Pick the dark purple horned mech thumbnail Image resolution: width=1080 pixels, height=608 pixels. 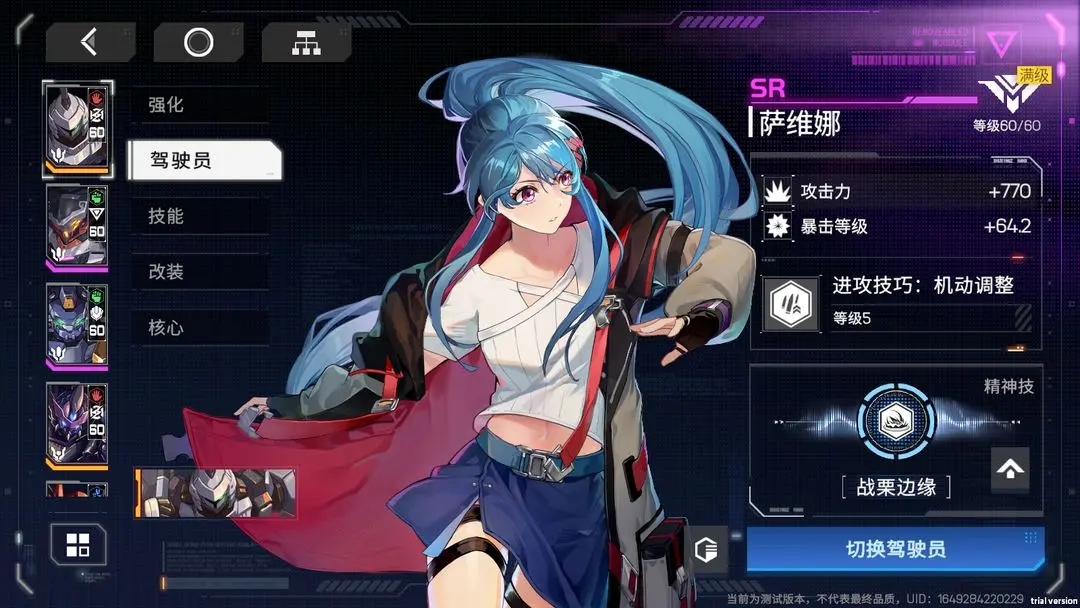pos(78,424)
